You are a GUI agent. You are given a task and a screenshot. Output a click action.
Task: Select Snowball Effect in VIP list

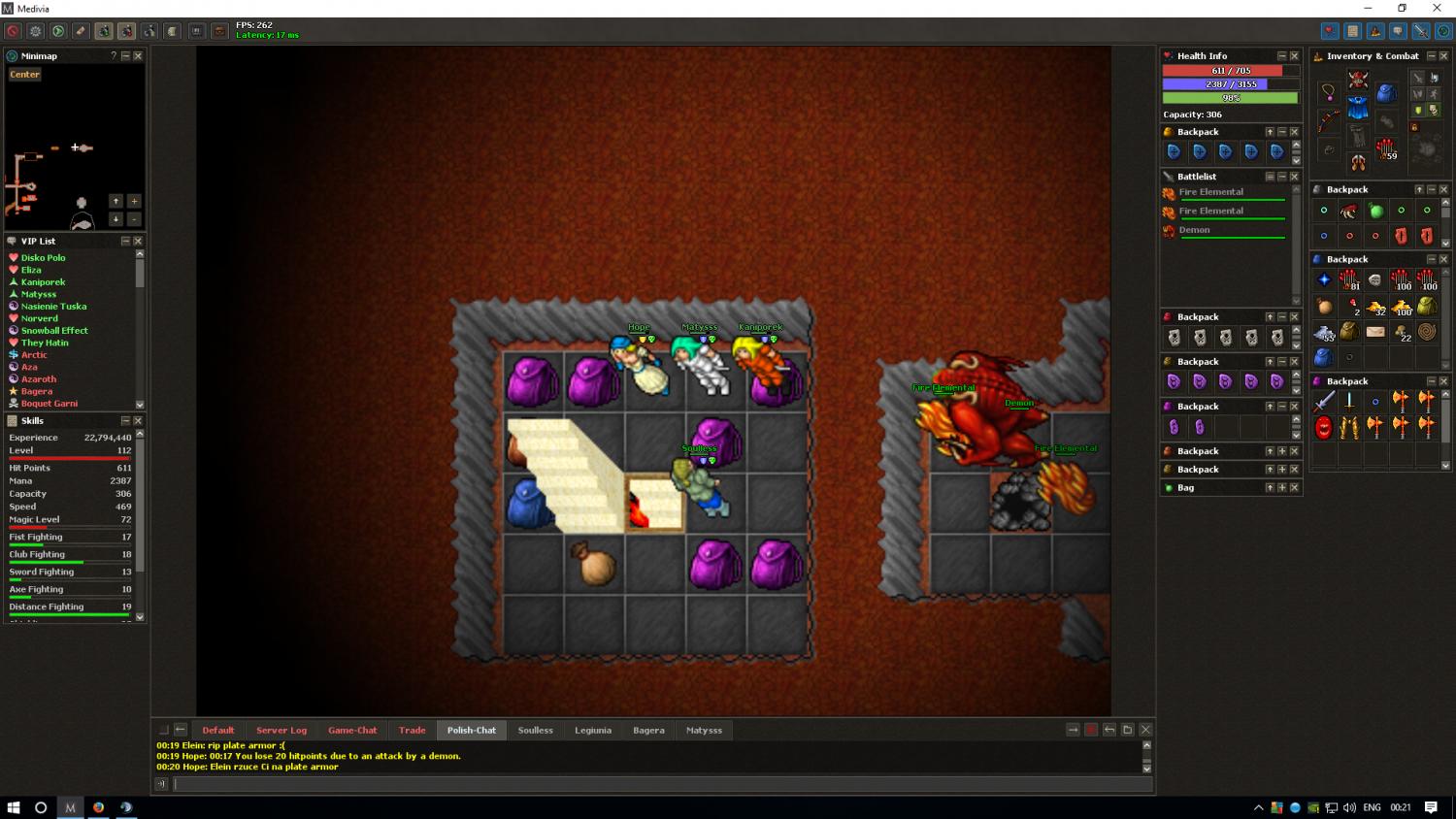coord(54,331)
